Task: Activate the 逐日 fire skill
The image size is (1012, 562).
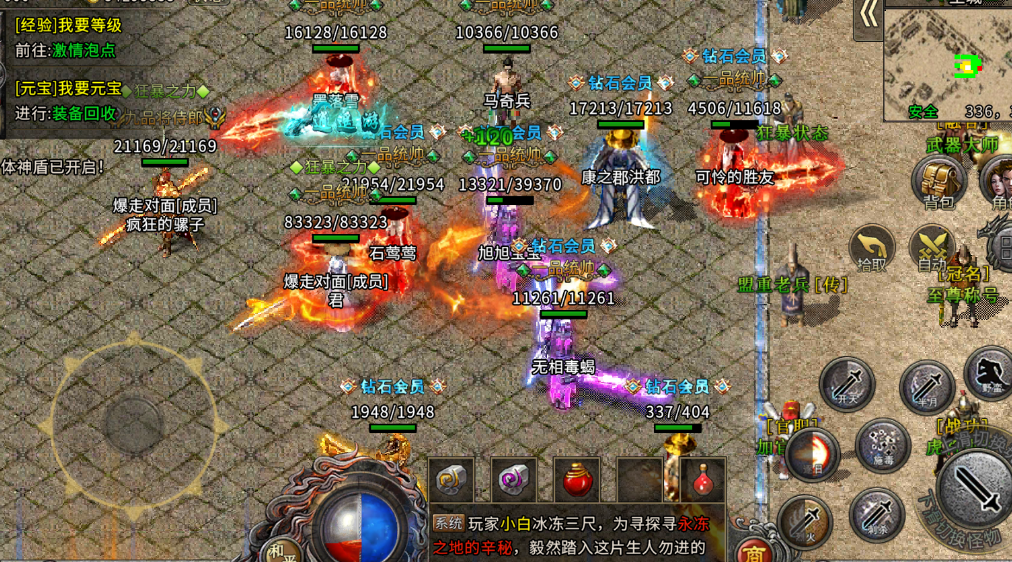Action: click(x=812, y=453)
